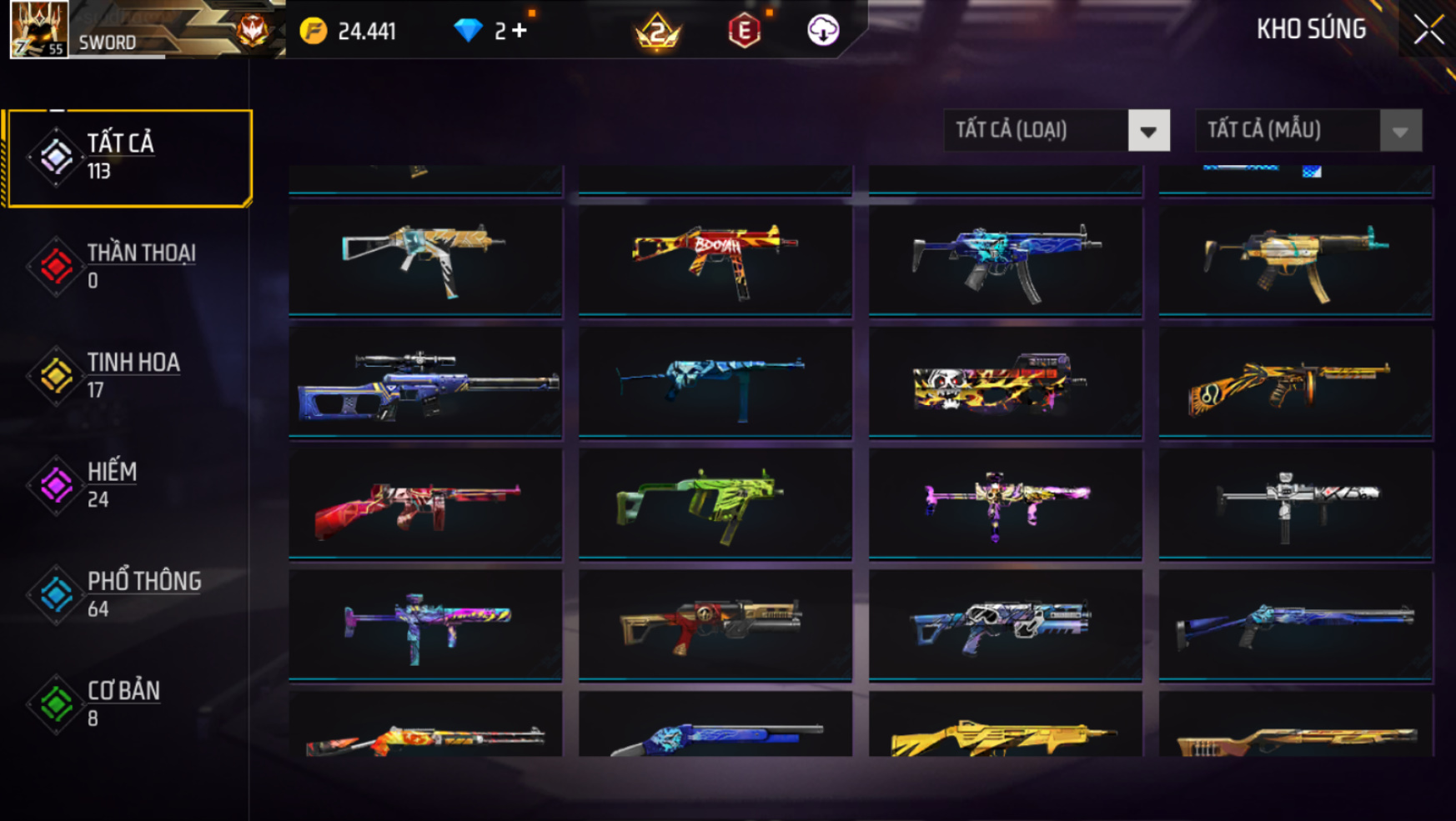This screenshot has height=821, width=1456.
Task: Choose the blue and teal MP5 skin
Action: tap(1005, 260)
